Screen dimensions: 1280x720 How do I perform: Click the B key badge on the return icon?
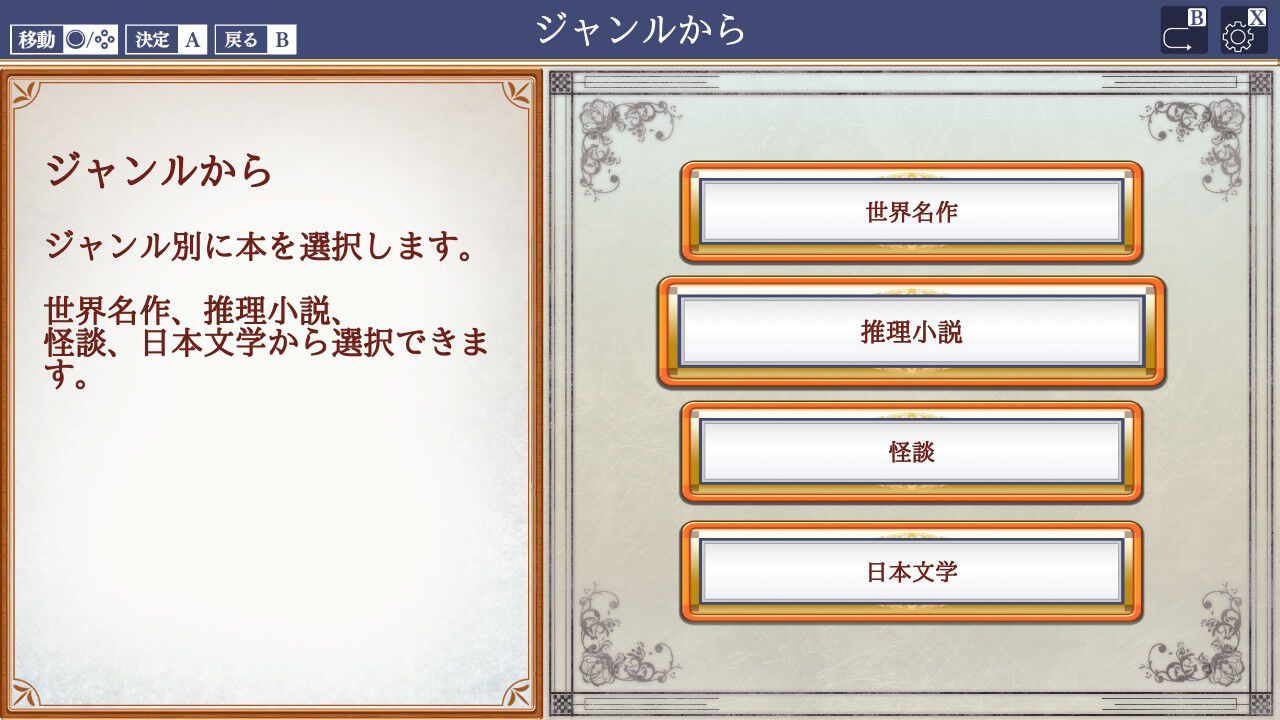pyautogui.click(x=1196, y=16)
